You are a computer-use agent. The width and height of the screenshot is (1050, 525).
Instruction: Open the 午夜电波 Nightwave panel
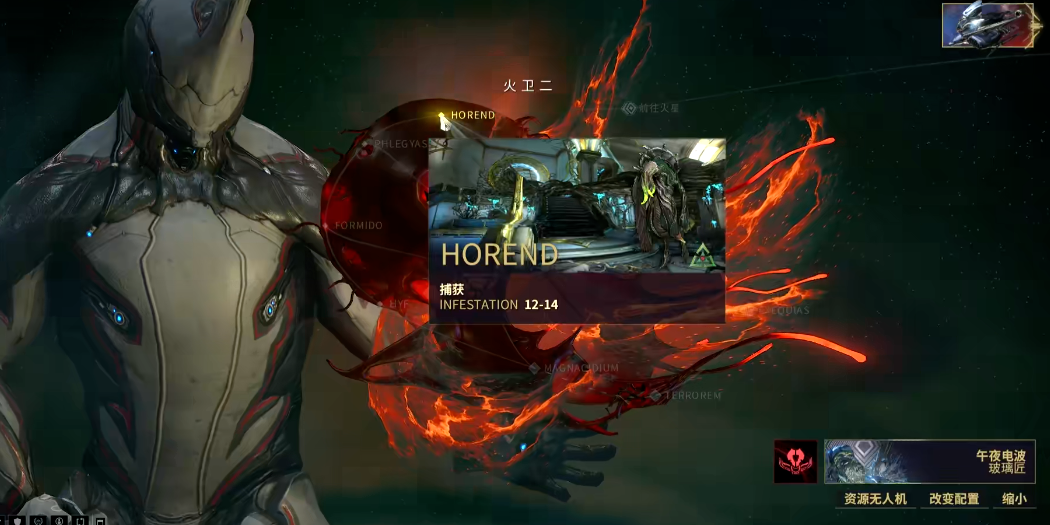pyautogui.click(x=929, y=462)
